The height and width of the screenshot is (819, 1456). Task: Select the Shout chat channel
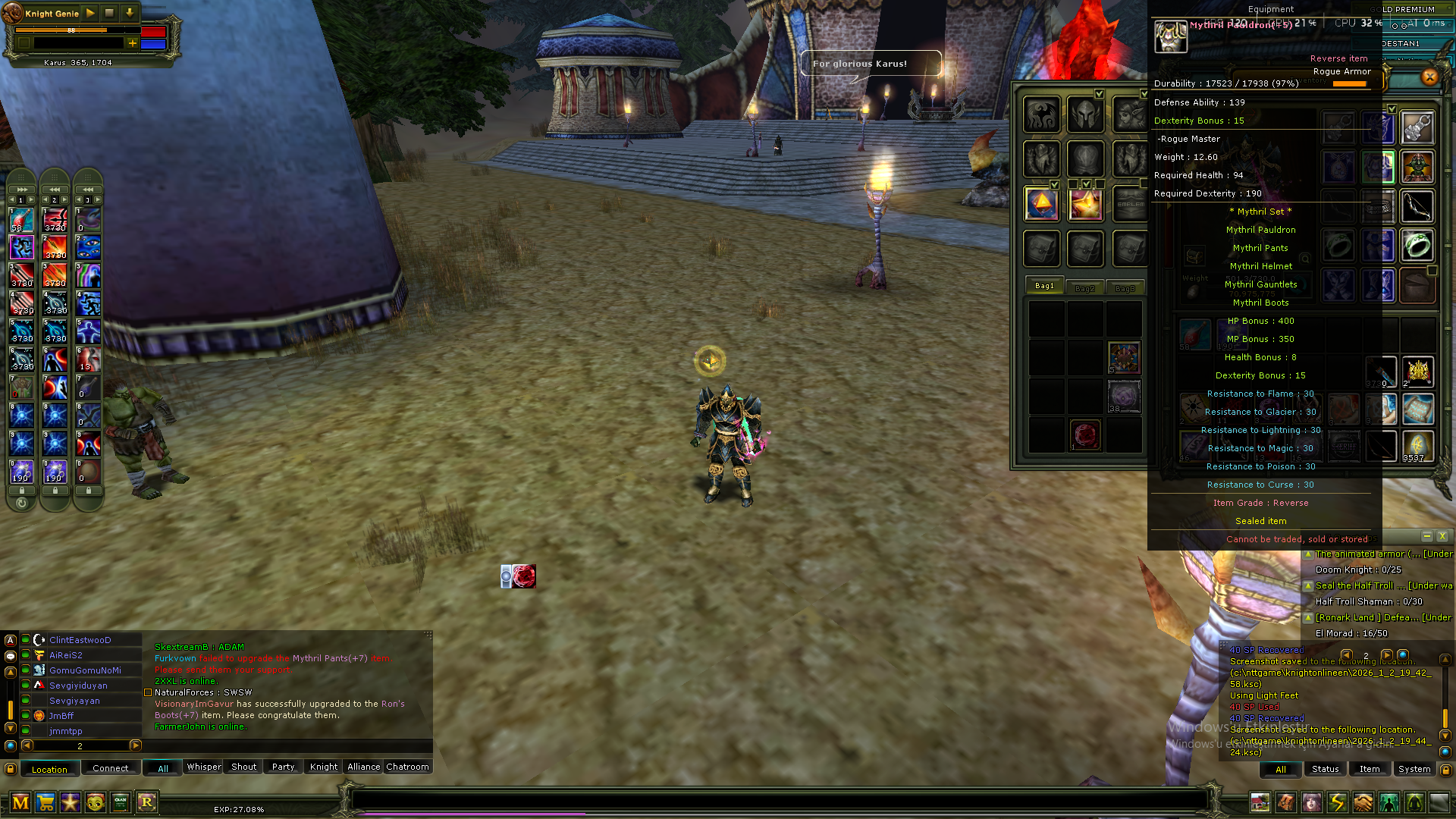(x=243, y=767)
